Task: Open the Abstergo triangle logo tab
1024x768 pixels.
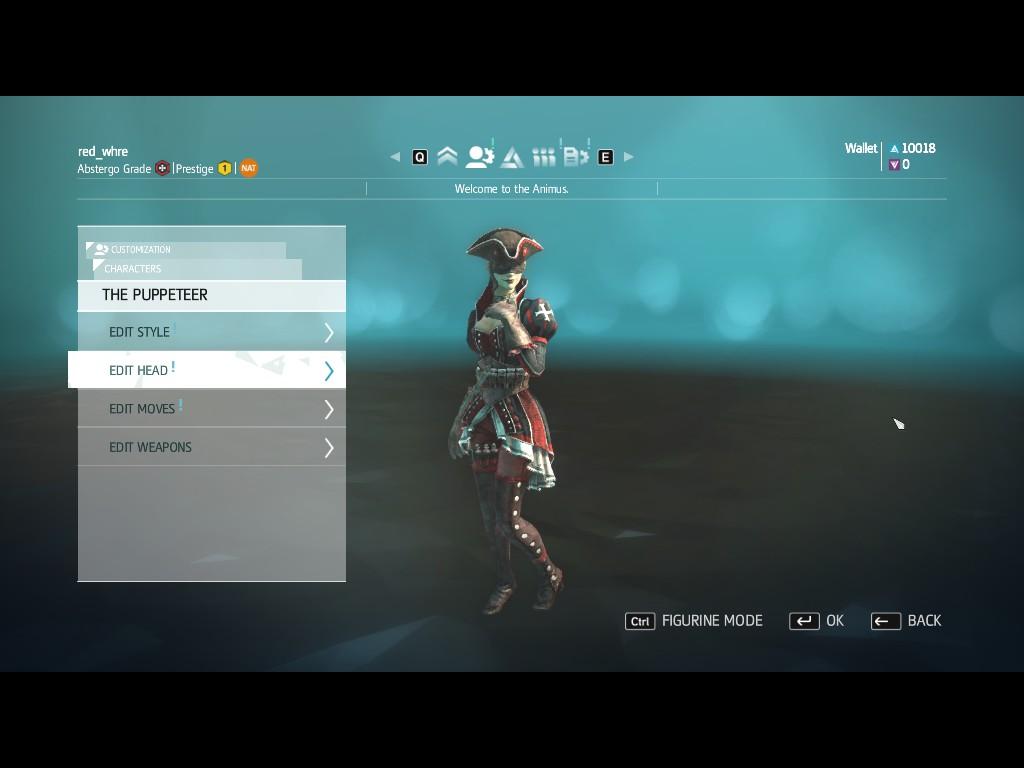Action: [x=512, y=157]
